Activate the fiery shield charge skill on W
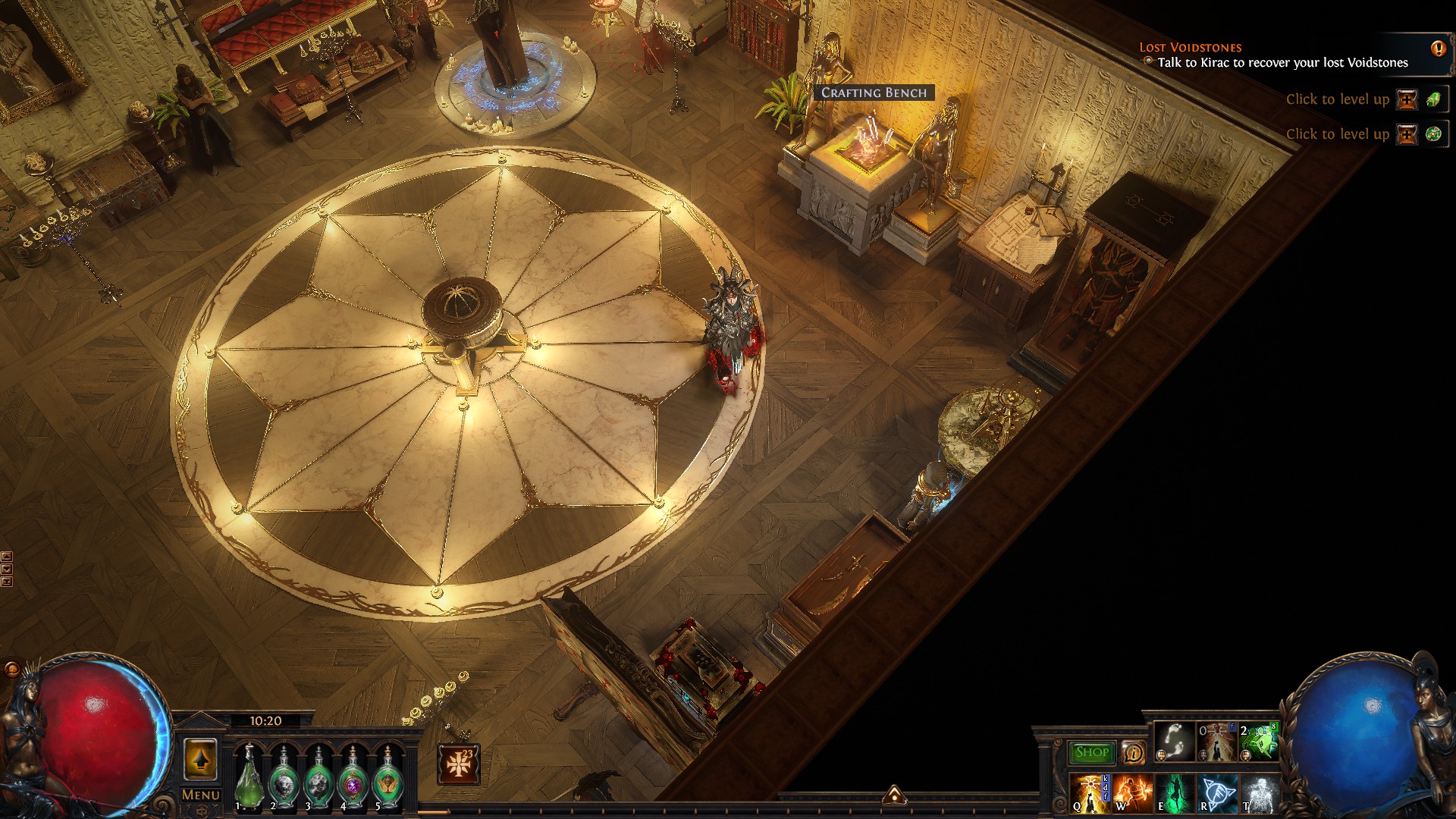Viewport: 1456px width, 819px height. (1132, 793)
